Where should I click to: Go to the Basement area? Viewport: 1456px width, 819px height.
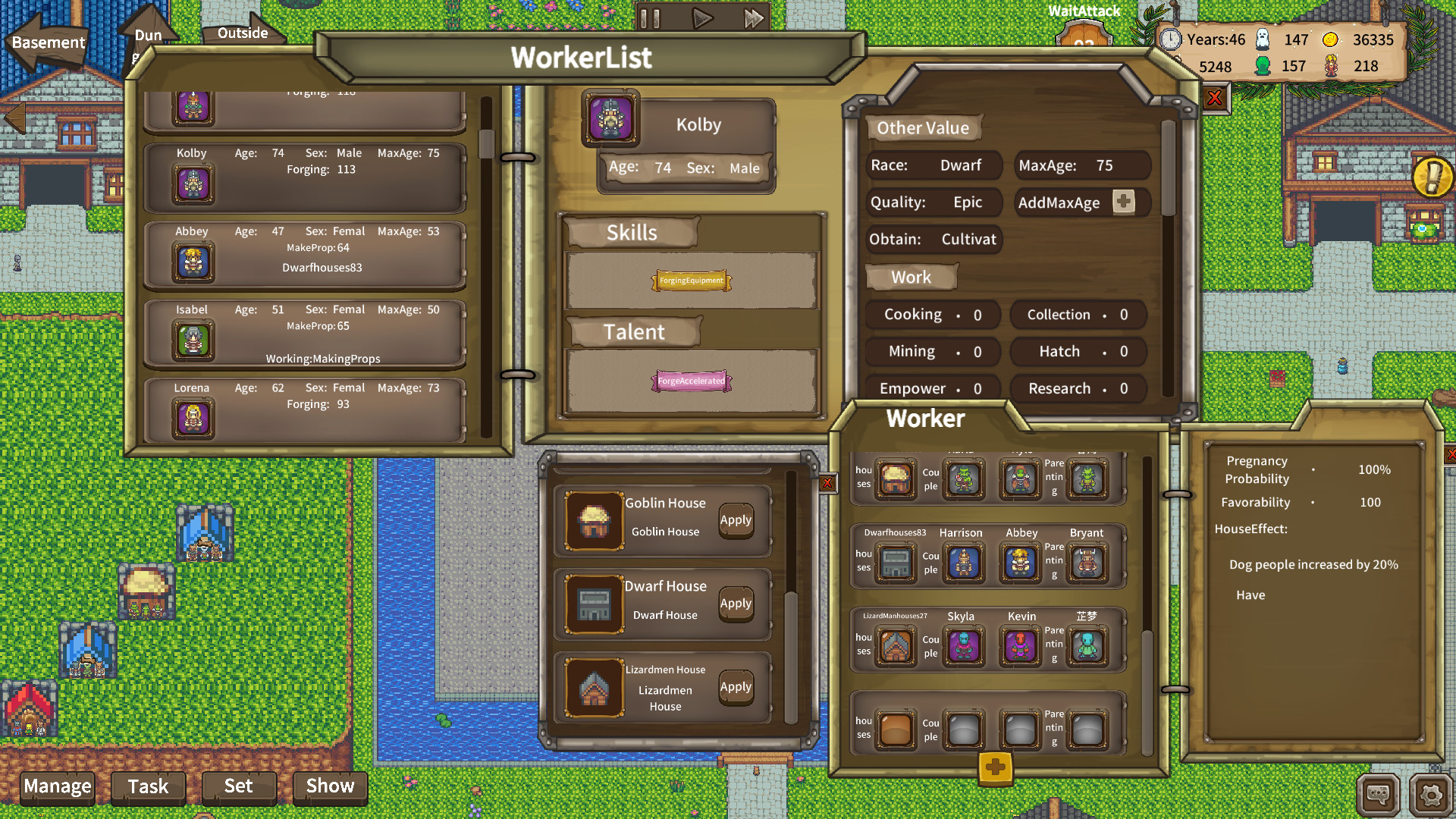pos(48,43)
